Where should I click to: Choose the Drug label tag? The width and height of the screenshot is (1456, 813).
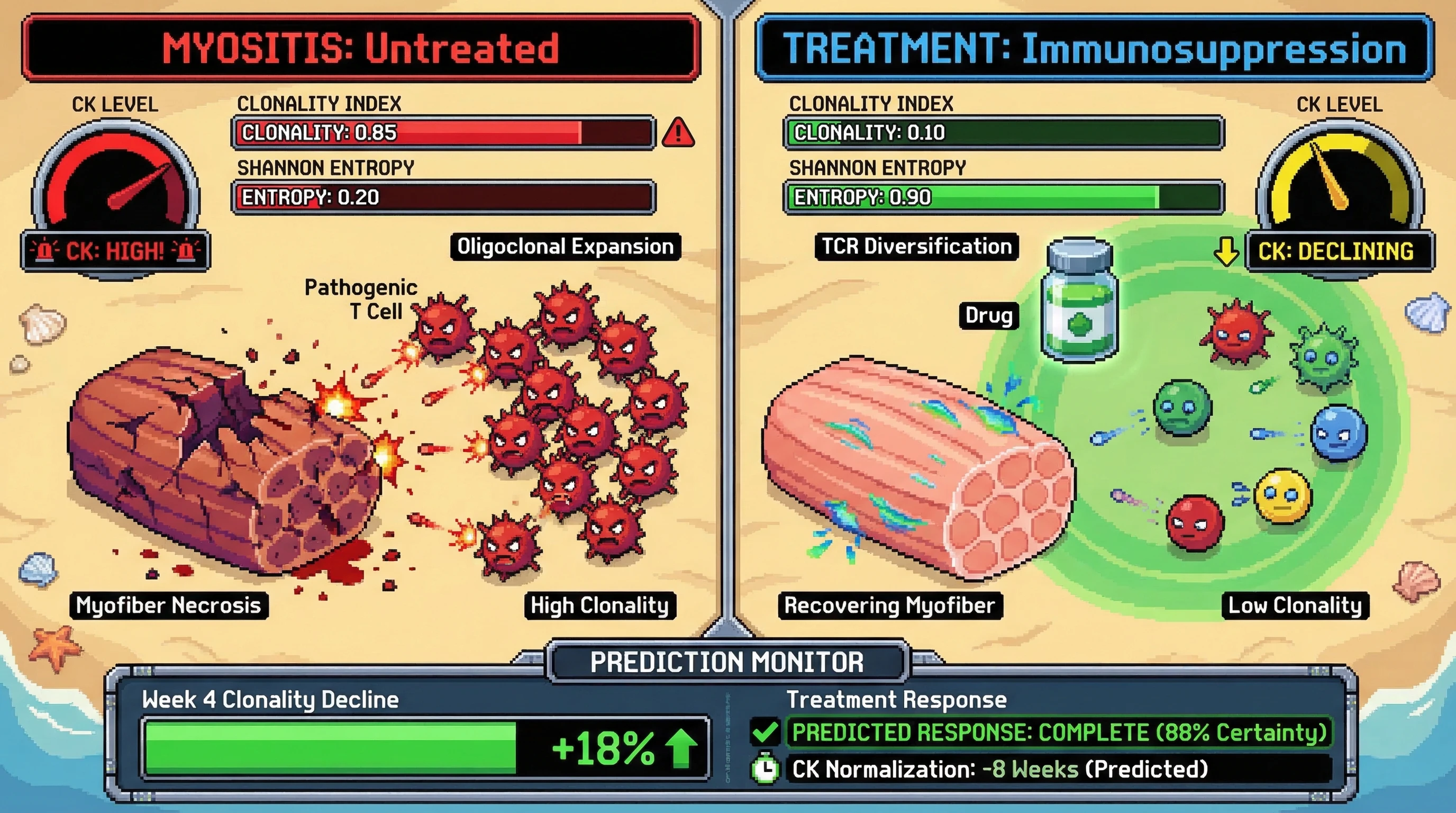click(988, 315)
